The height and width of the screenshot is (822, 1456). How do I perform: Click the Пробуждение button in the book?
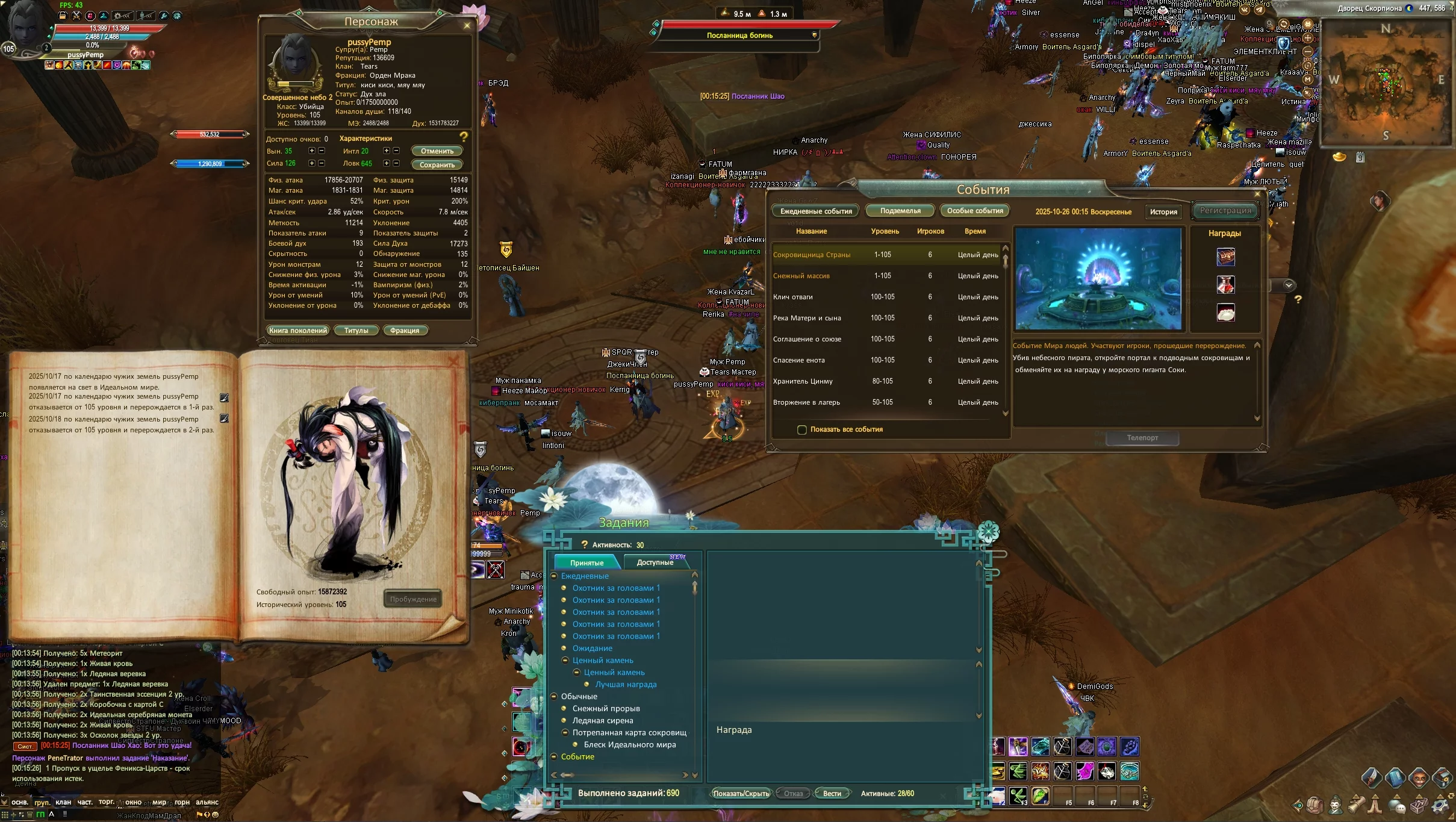tap(413, 599)
